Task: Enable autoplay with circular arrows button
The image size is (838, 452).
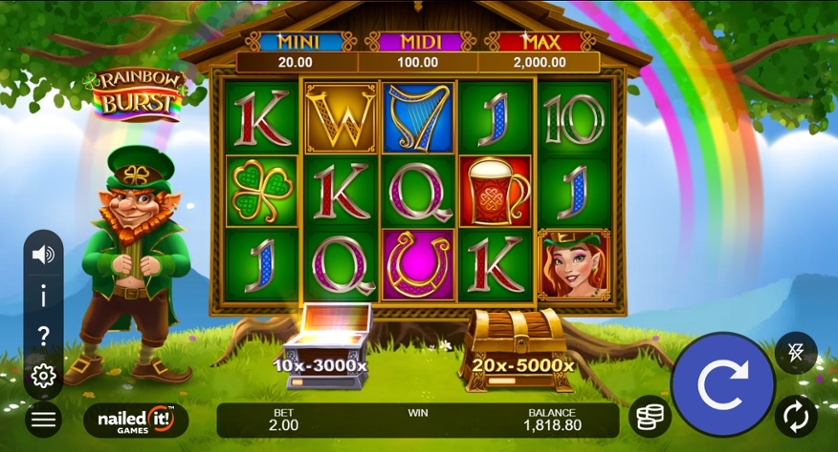Action: pyautogui.click(x=796, y=417)
